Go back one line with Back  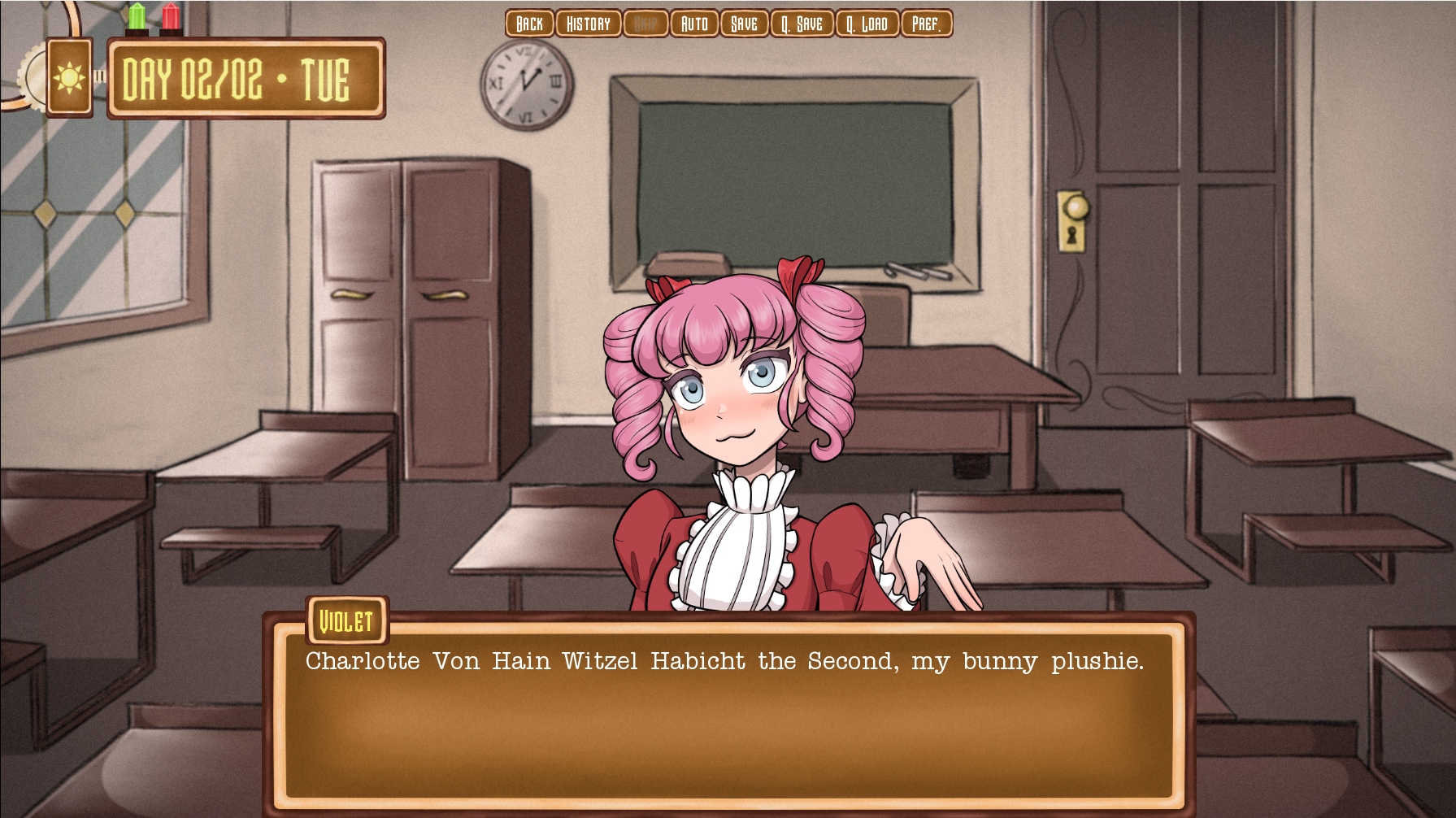(529, 24)
